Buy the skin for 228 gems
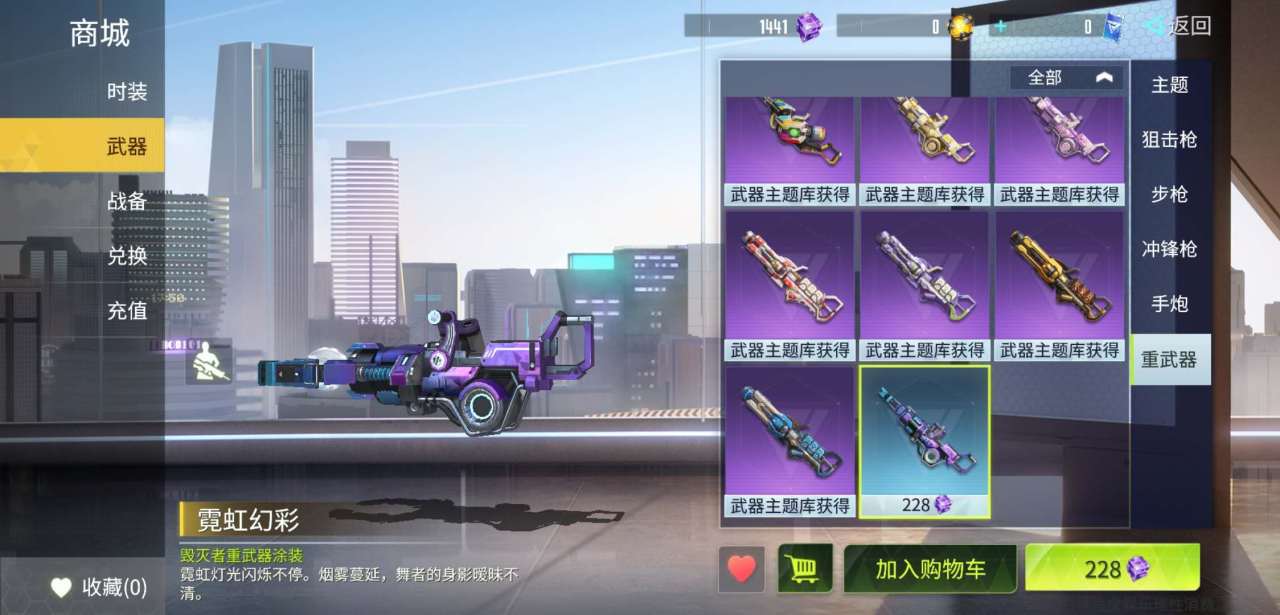Image resolution: width=1280 pixels, height=615 pixels. pos(1112,569)
